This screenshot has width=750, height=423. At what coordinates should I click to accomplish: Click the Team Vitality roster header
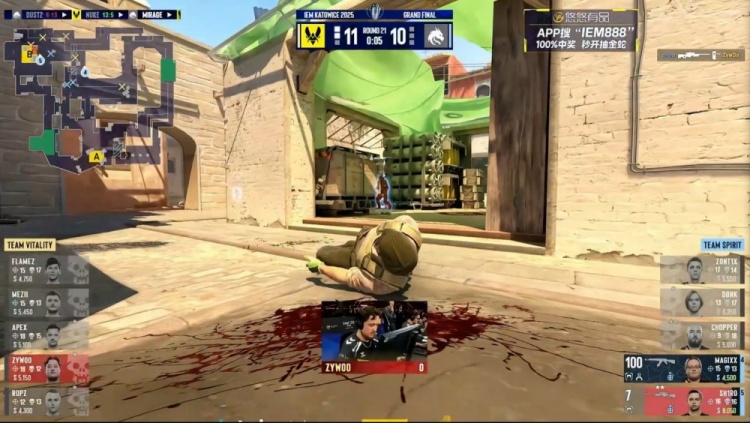(30, 245)
